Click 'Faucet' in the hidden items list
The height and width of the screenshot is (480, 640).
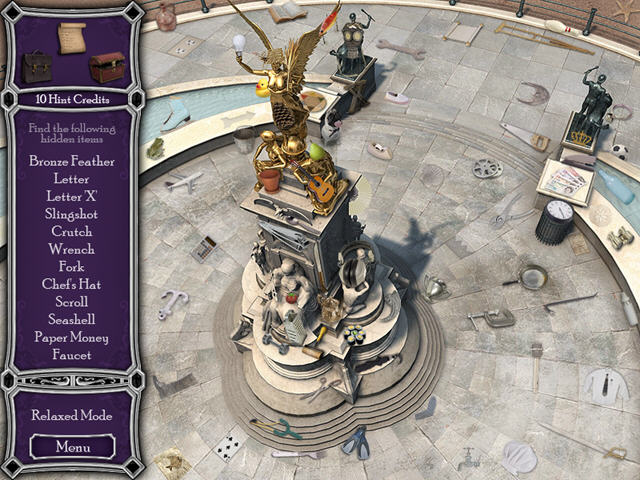pos(72,354)
